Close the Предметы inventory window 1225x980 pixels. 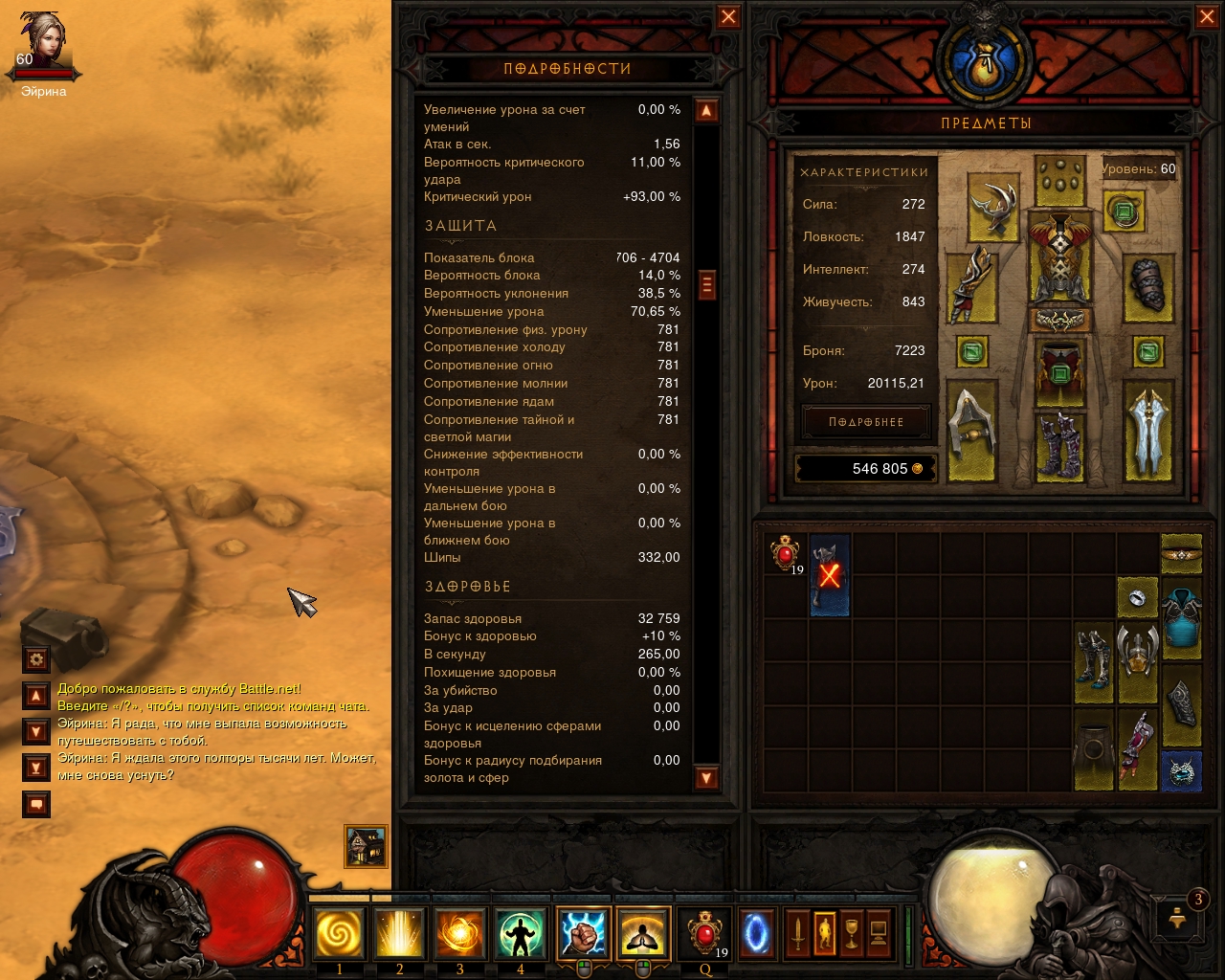click(x=1207, y=17)
